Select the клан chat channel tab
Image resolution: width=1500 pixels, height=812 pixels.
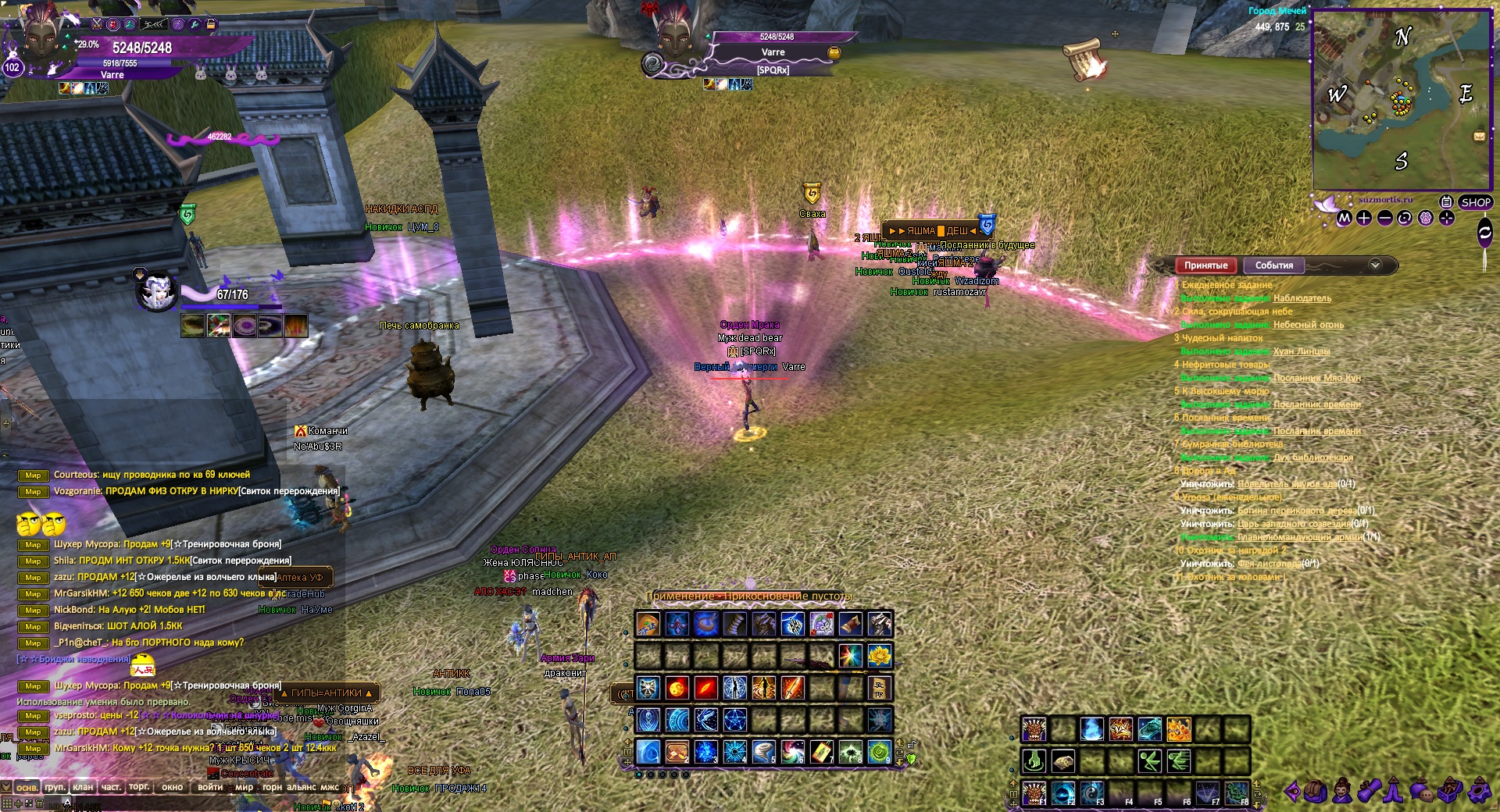(x=83, y=787)
